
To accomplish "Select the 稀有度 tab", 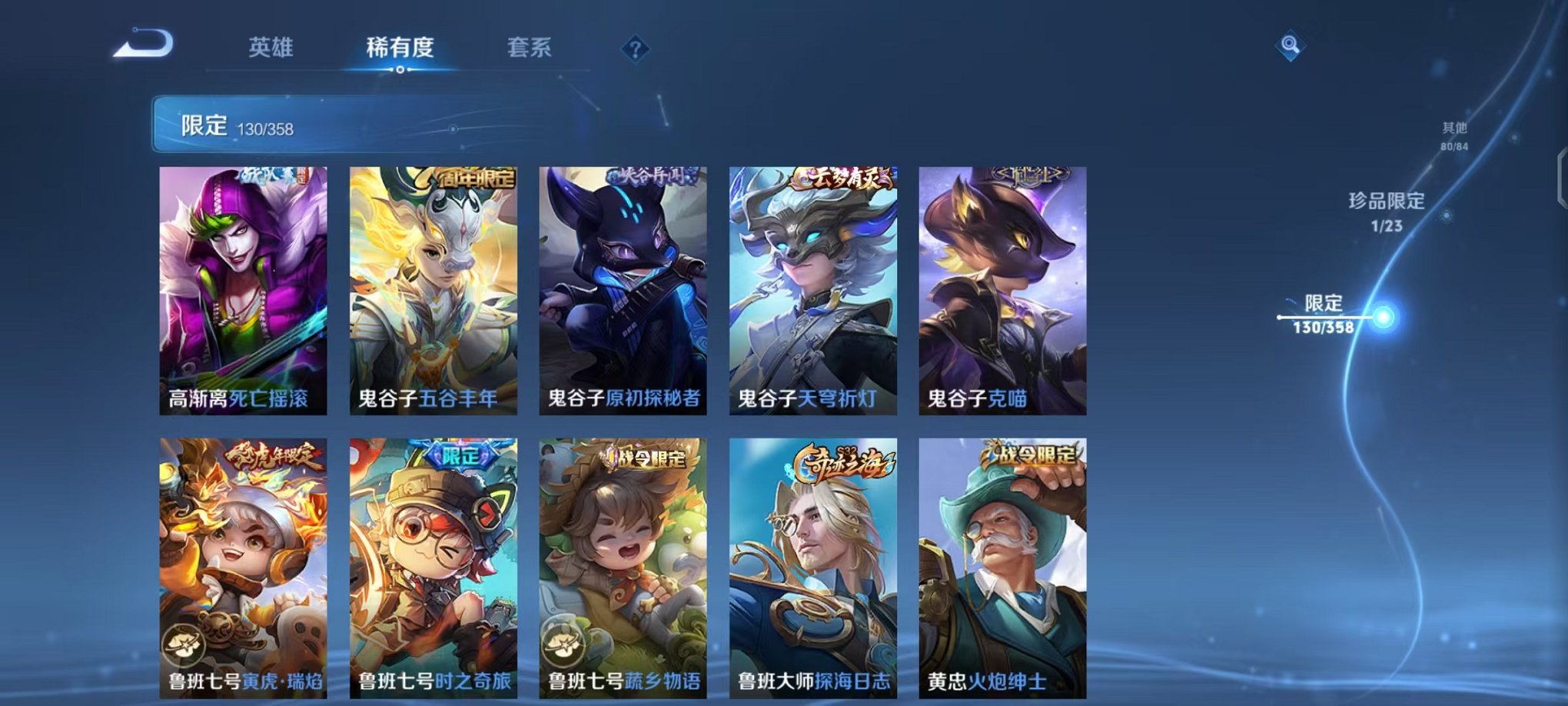I will [x=400, y=48].
